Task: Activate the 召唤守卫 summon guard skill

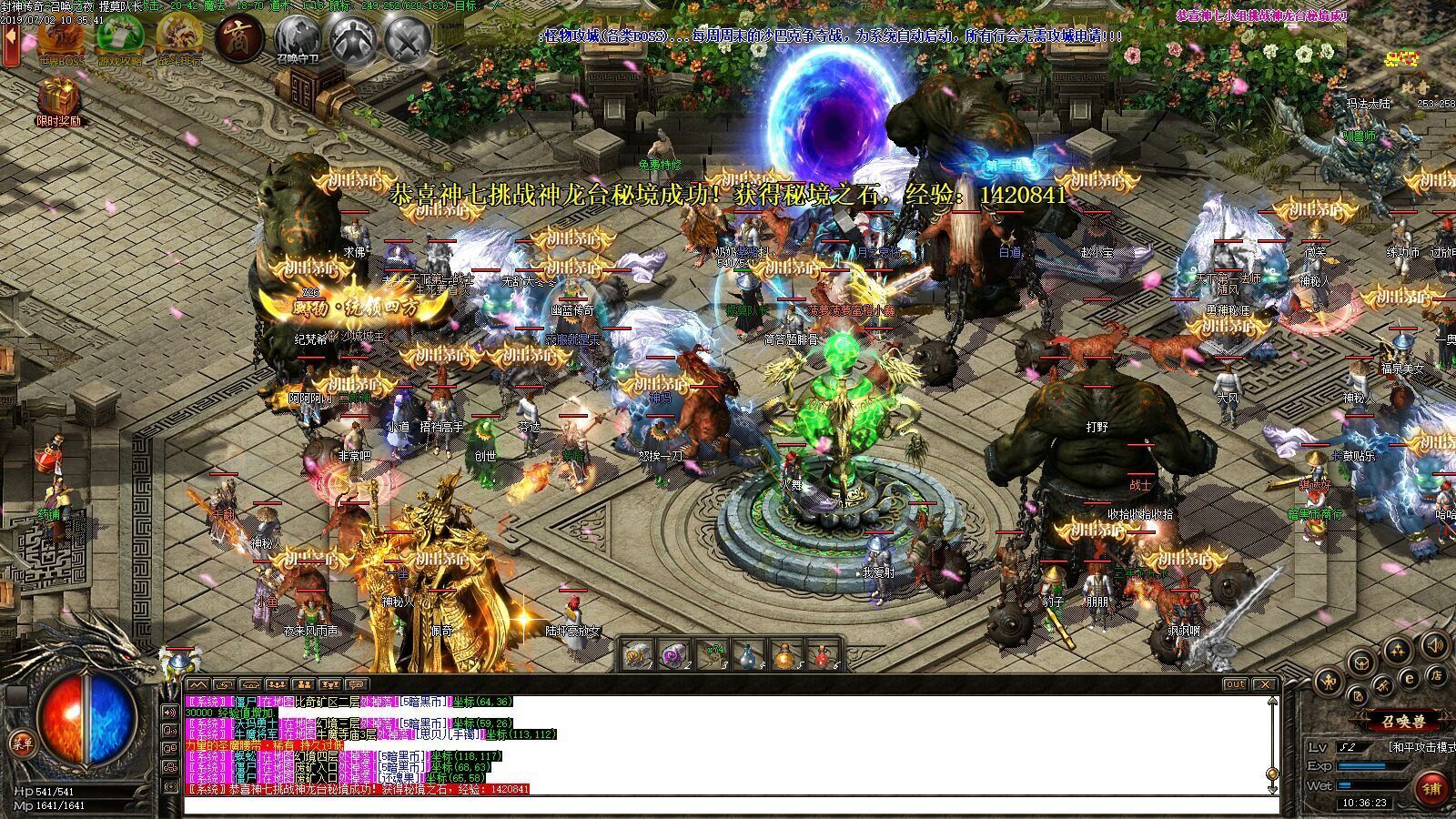Action: coord(298,38)
